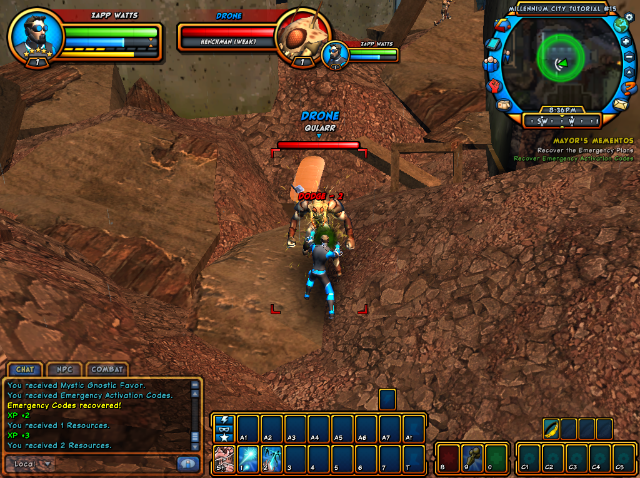Select the Mayor's Mementos mission tracker

coord(574,141)
